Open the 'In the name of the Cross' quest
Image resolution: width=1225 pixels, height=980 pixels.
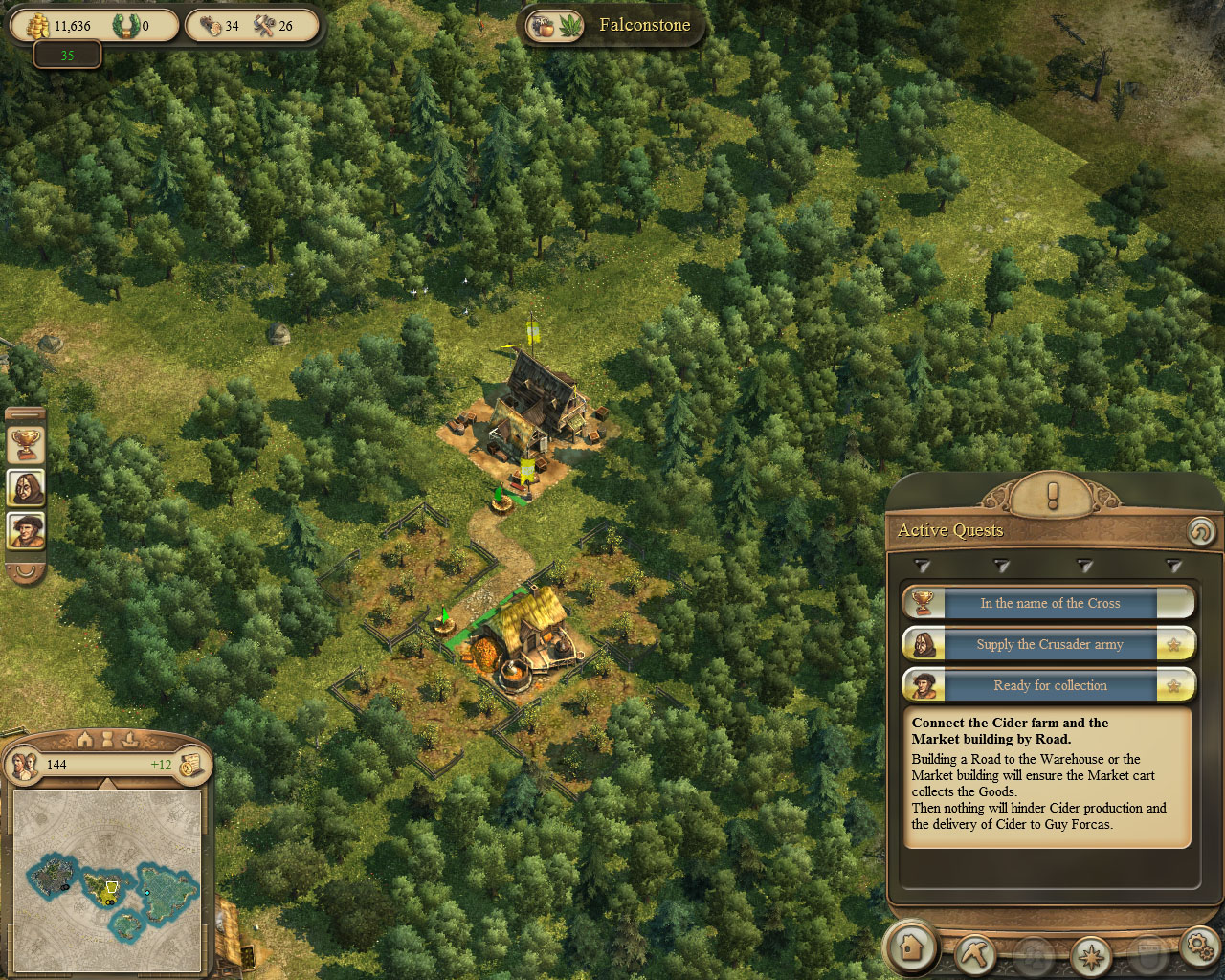(1049, 603)
